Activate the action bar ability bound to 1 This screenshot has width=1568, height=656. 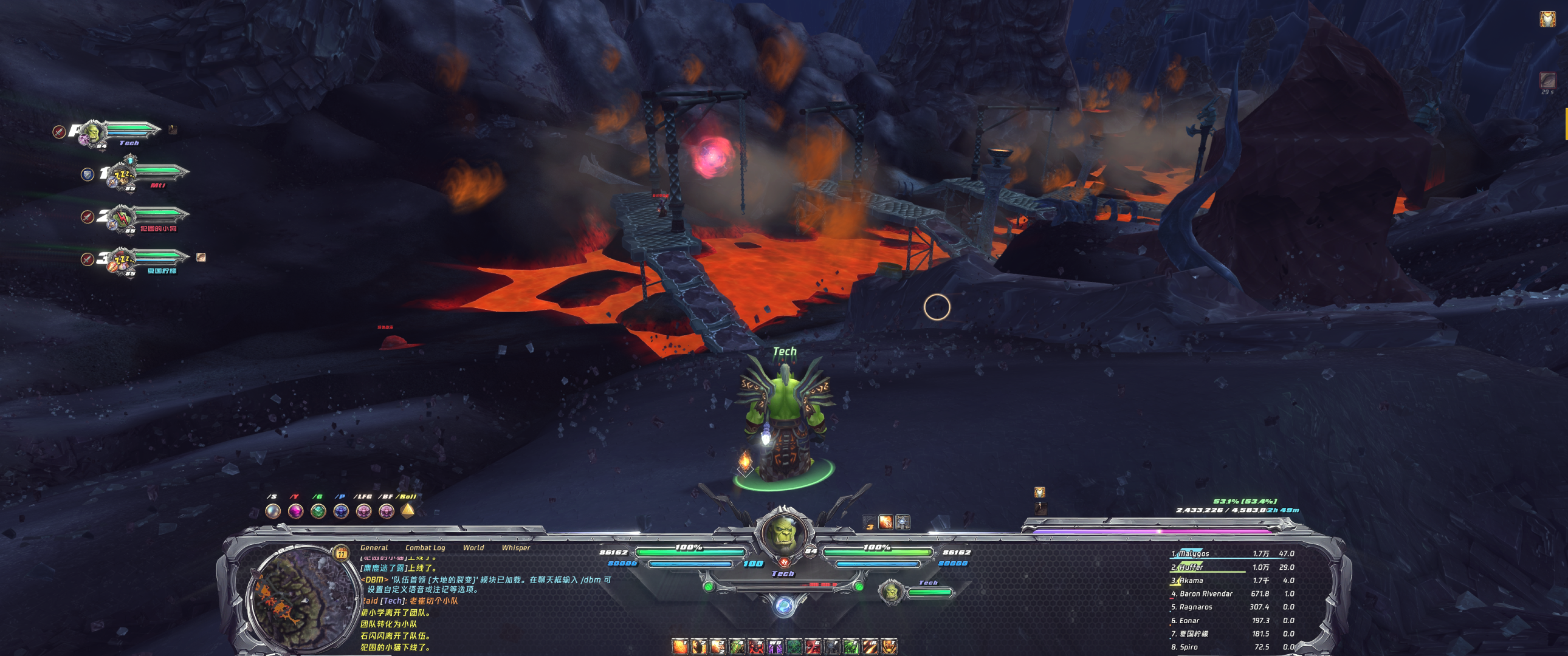(679, 646)
